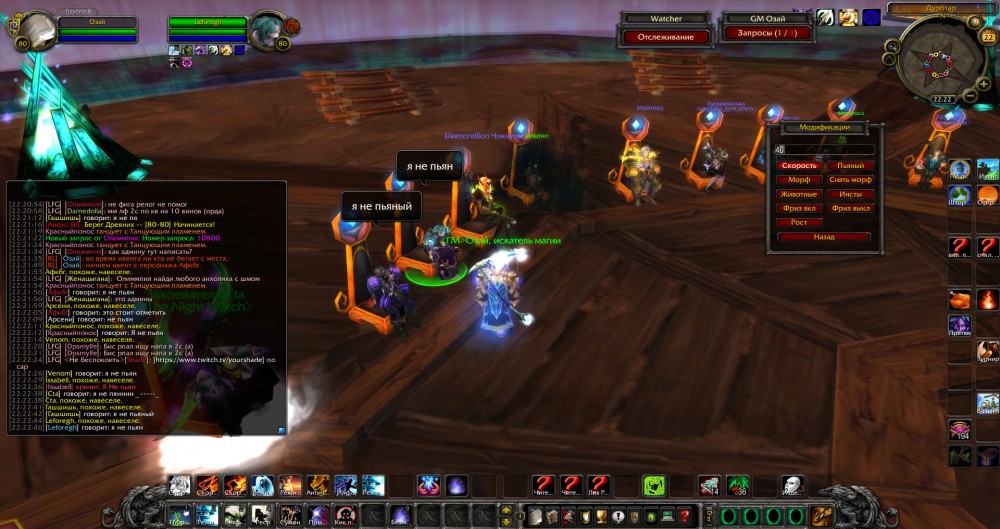Apply the Скорость speed modification
This screenshot has width=1000, height=529.
pyautogui.click(x=799, y=165)
